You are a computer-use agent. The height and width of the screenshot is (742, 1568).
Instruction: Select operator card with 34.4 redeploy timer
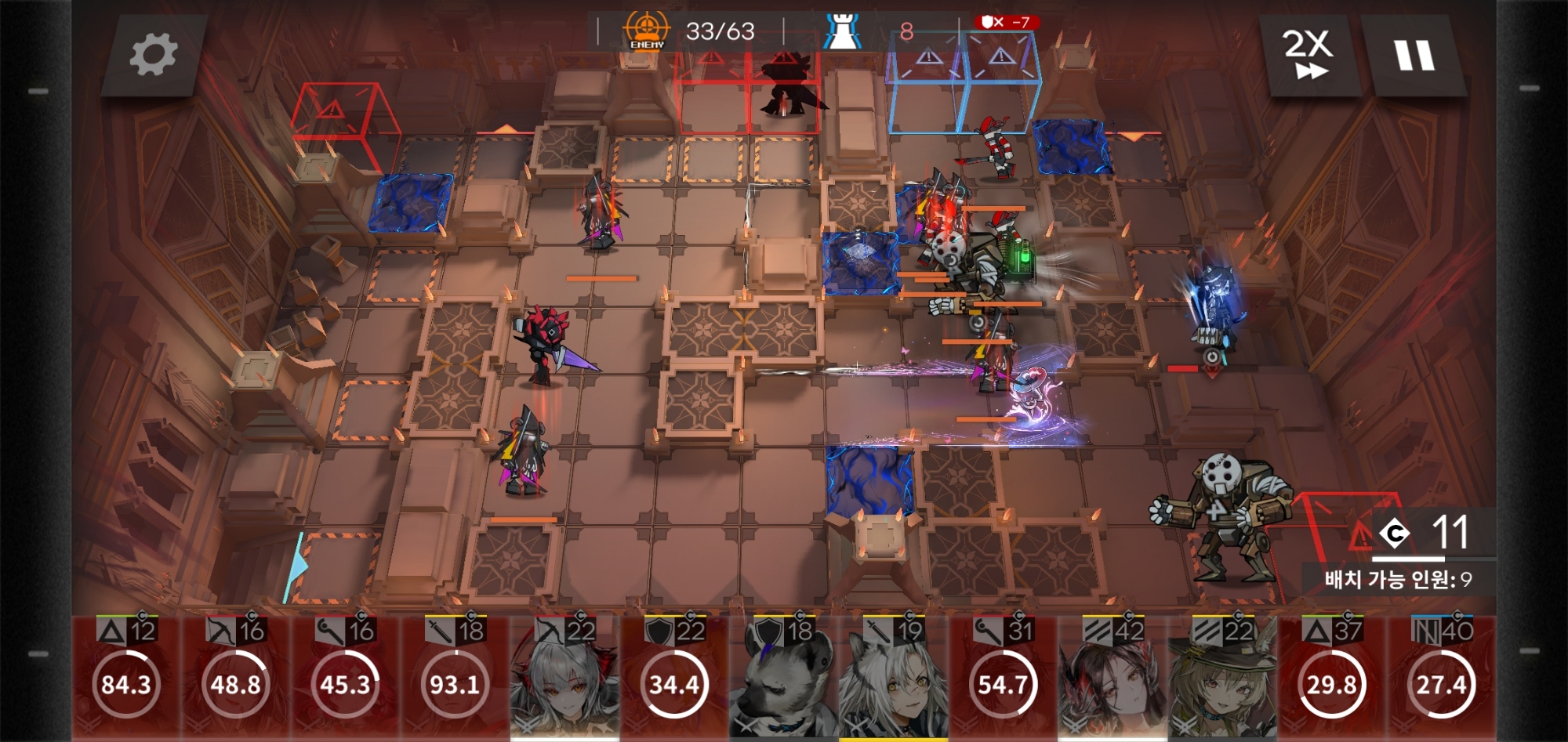point(674,679)
